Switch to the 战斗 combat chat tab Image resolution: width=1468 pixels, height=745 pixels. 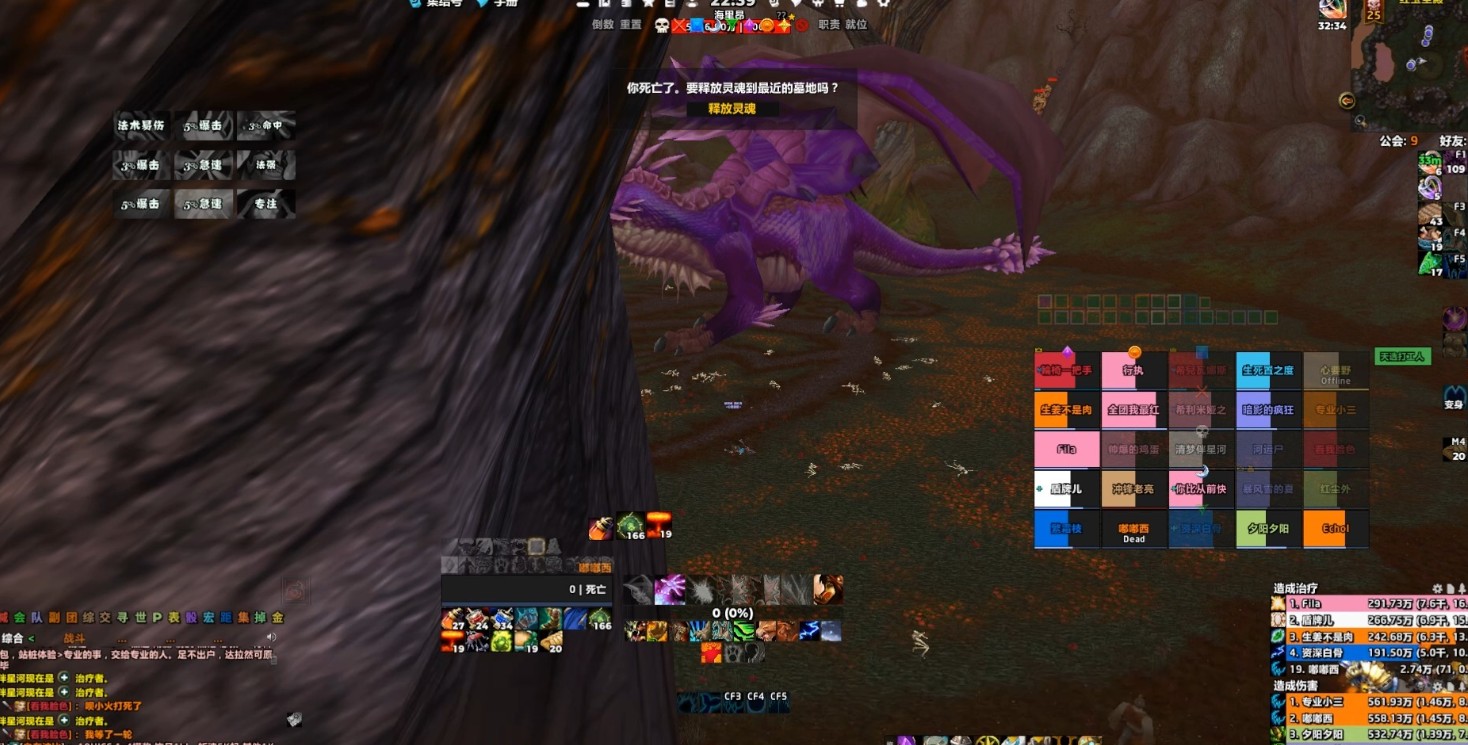[x=75, y=638]
